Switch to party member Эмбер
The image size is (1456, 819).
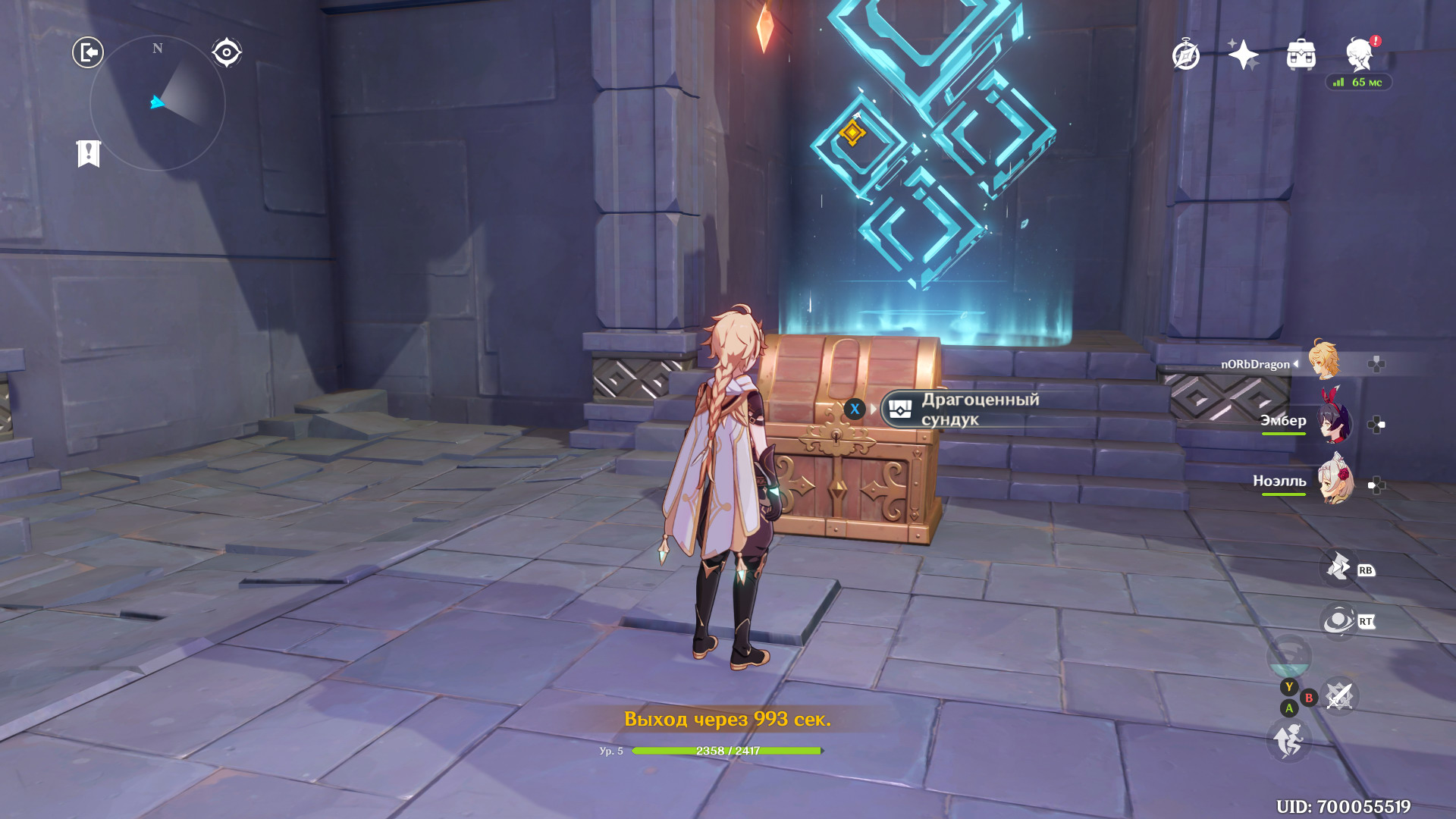tap(1334, 423)
